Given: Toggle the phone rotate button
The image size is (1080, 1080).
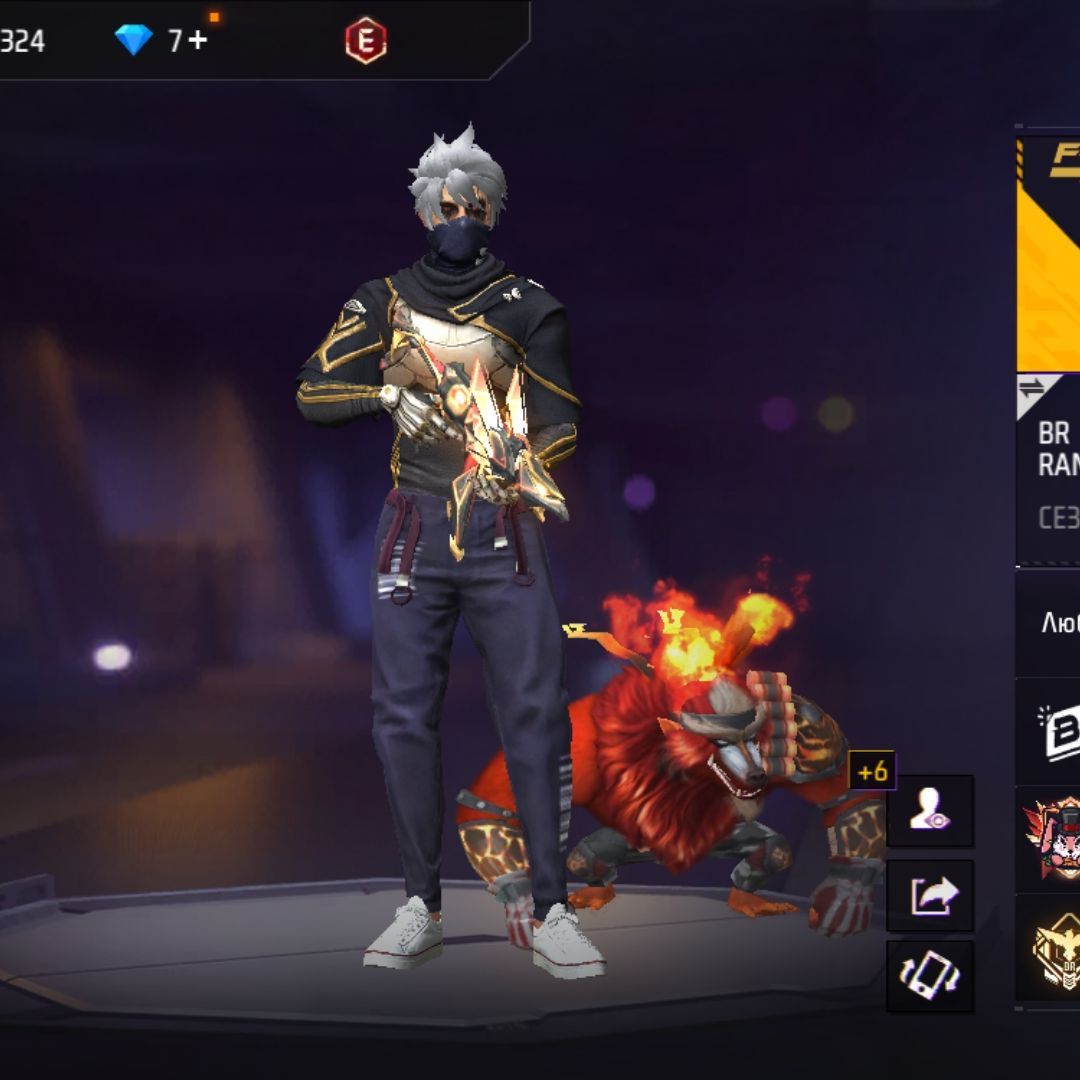Looking at the screenshot, I should click(930, 975).
